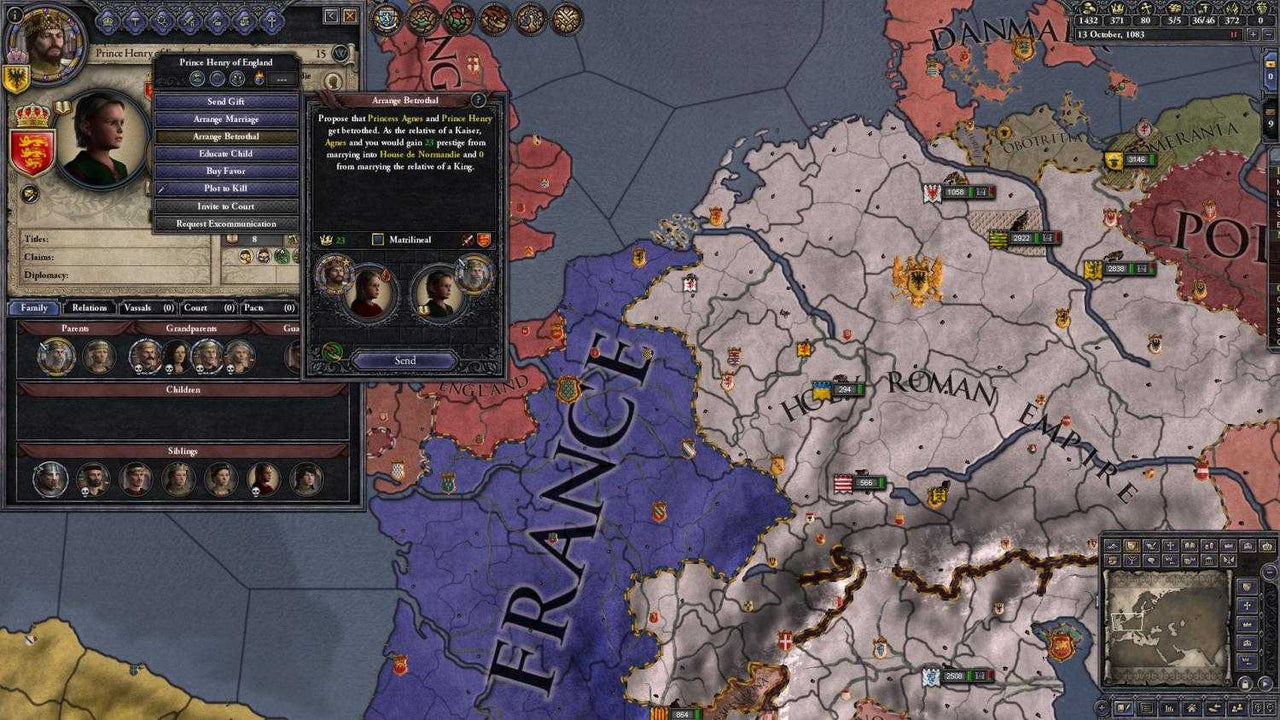Screen dimensions: 1280x720
Task: Open the religion map mode
Action: (x=1249, y=606)
